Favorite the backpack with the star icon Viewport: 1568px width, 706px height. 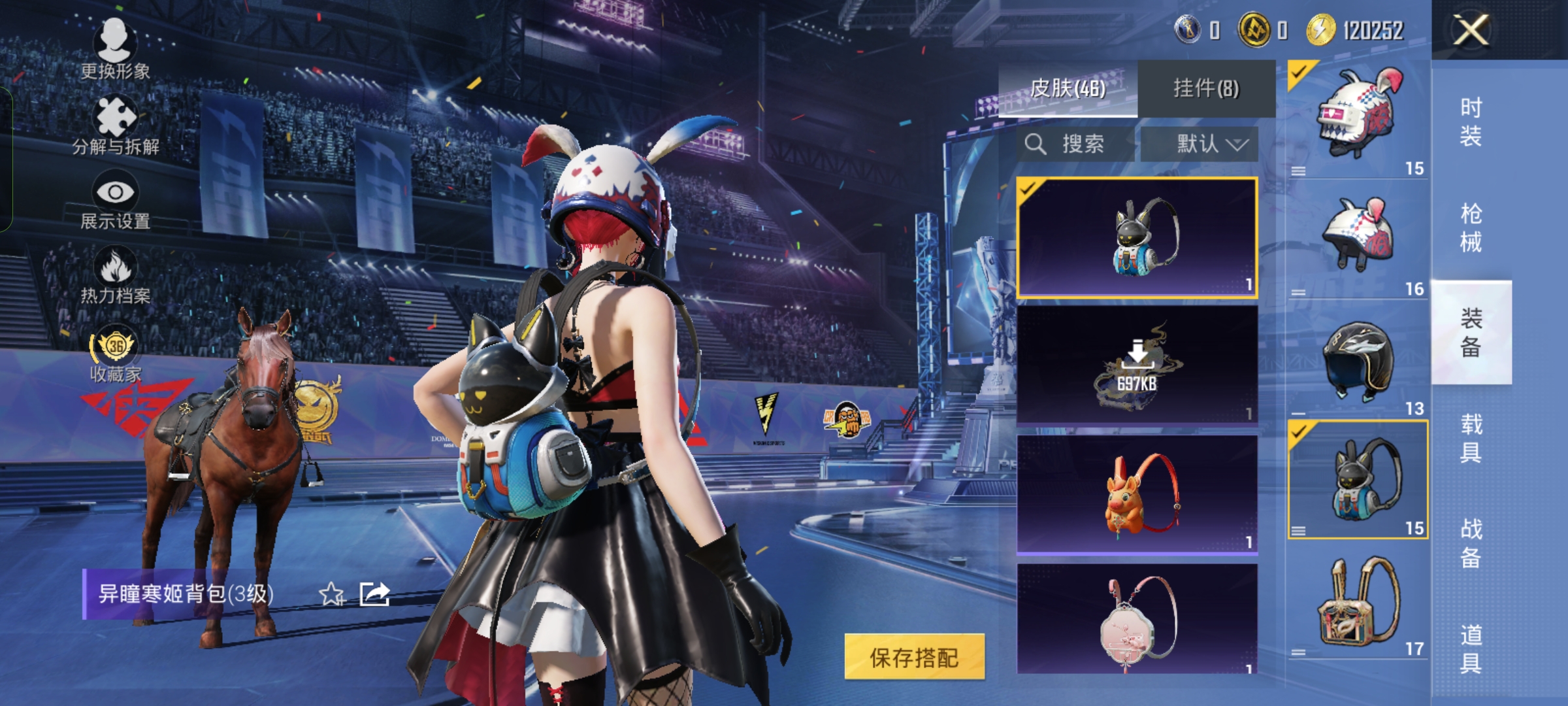[331, 594]
